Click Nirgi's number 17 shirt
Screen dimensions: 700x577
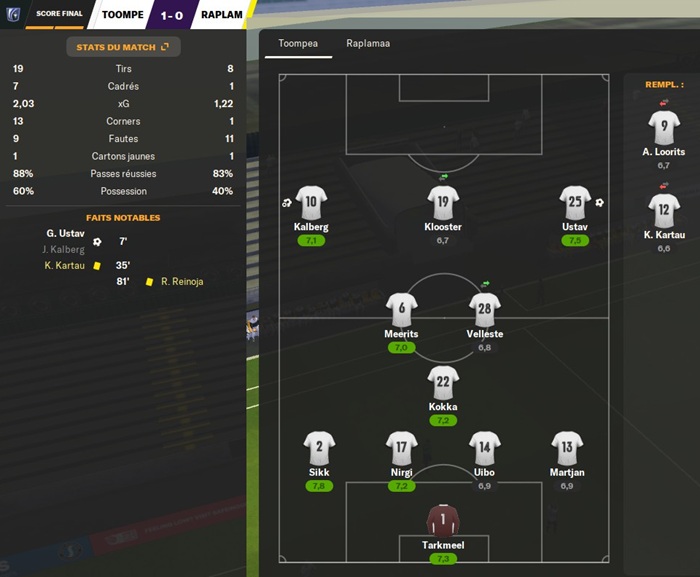(x=401, y=449)
